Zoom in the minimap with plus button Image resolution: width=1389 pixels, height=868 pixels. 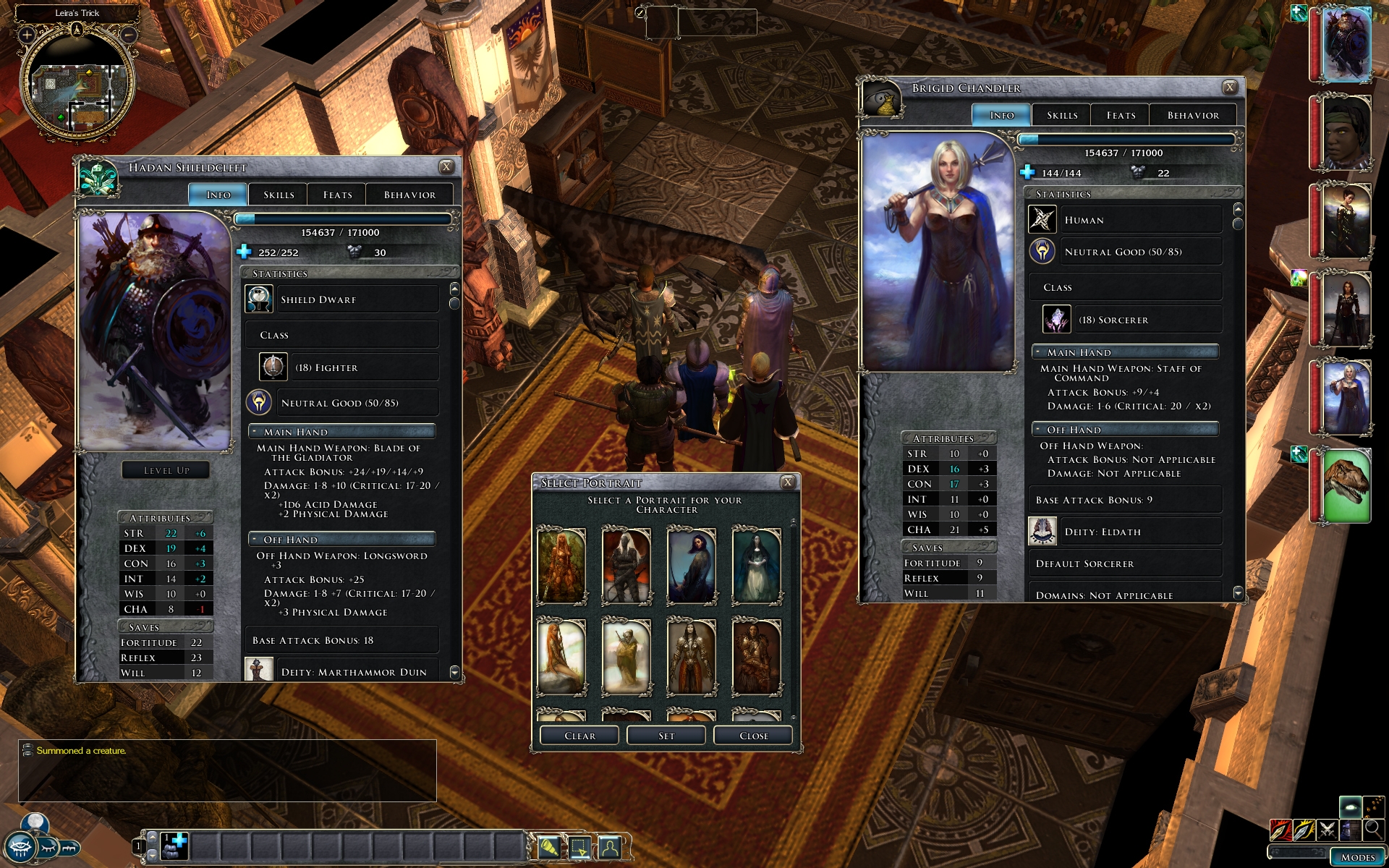click(27, 34)
